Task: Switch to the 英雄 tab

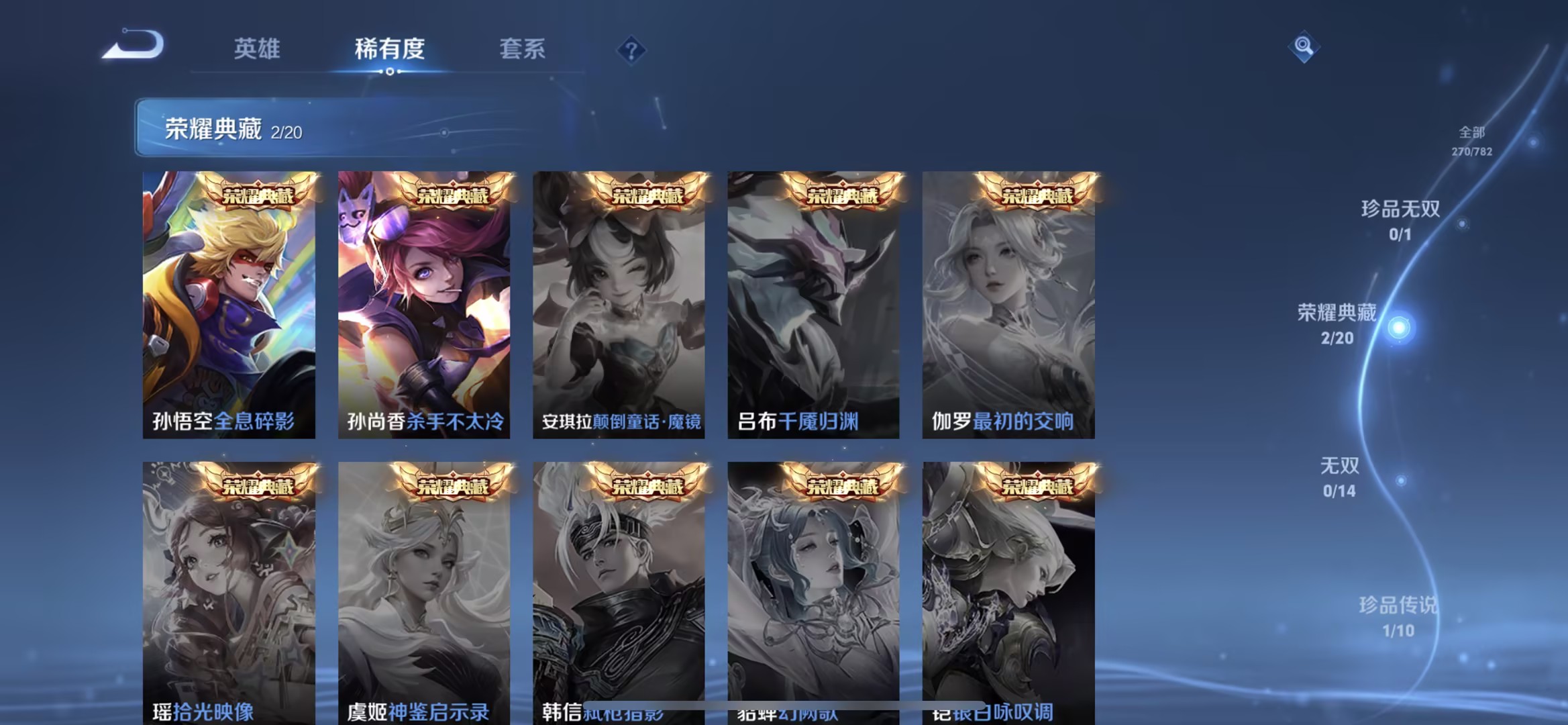Action: (x=256, y=48)
